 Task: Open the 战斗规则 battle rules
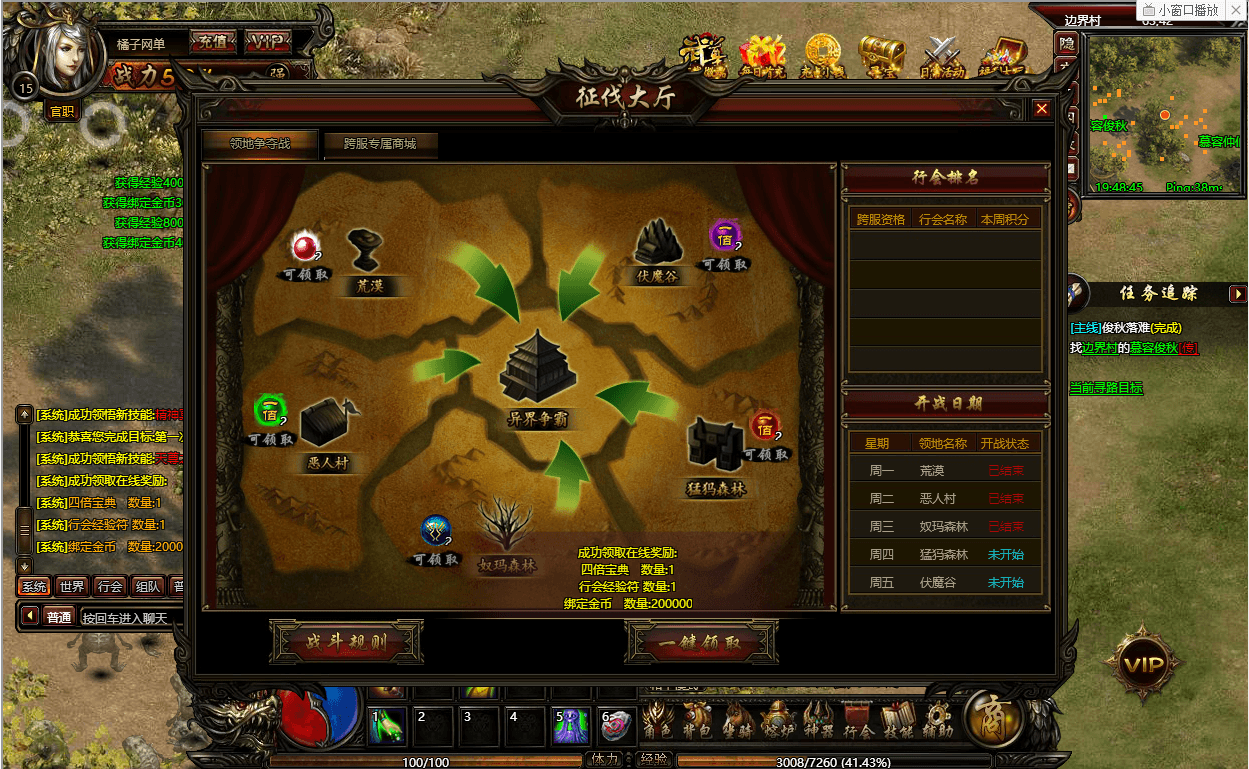(x=346, y=643)
